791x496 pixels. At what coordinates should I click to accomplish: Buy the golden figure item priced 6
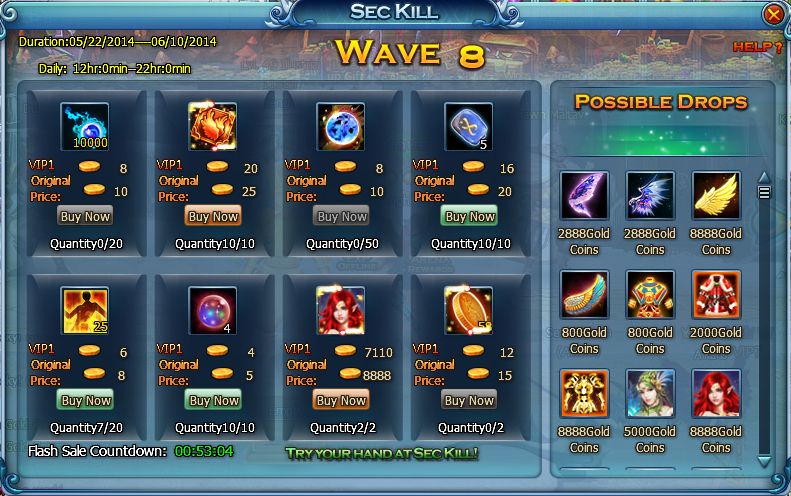click(84, 400)
